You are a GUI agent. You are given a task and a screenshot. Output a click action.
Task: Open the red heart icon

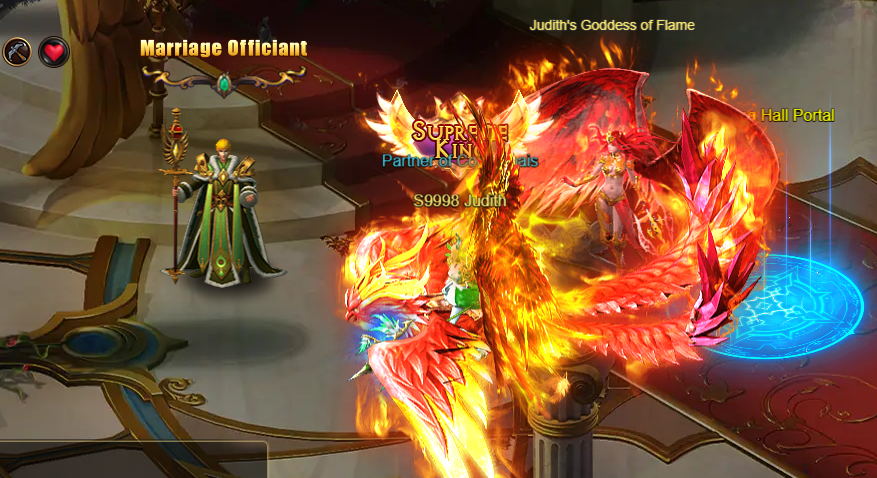54,52
